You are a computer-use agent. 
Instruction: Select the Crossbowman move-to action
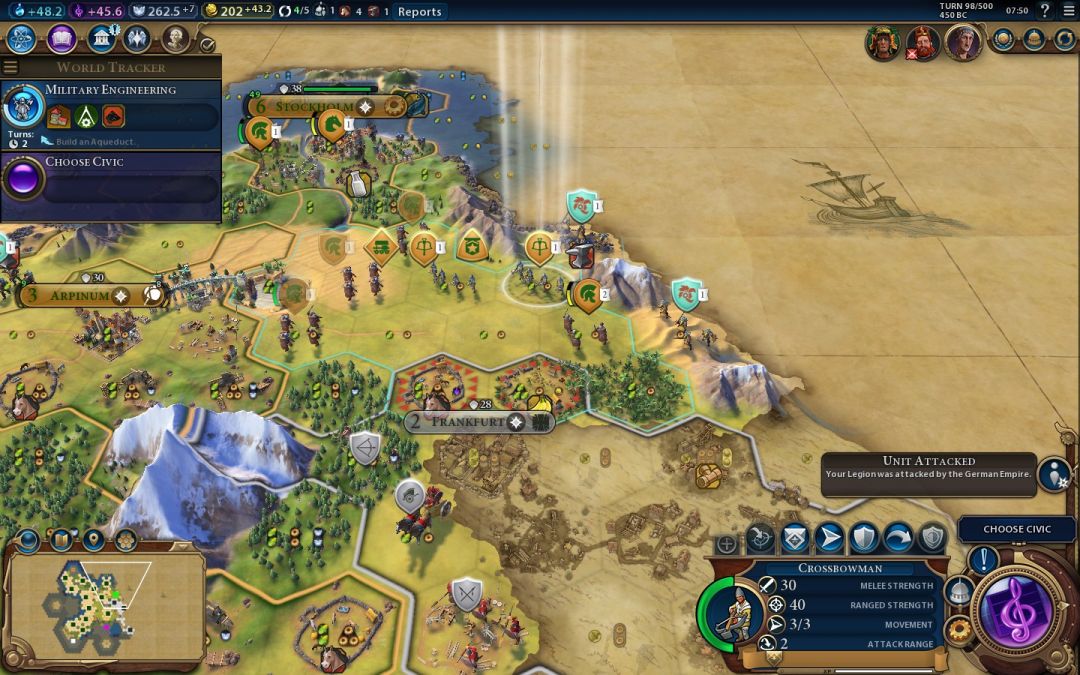point(829,539)
